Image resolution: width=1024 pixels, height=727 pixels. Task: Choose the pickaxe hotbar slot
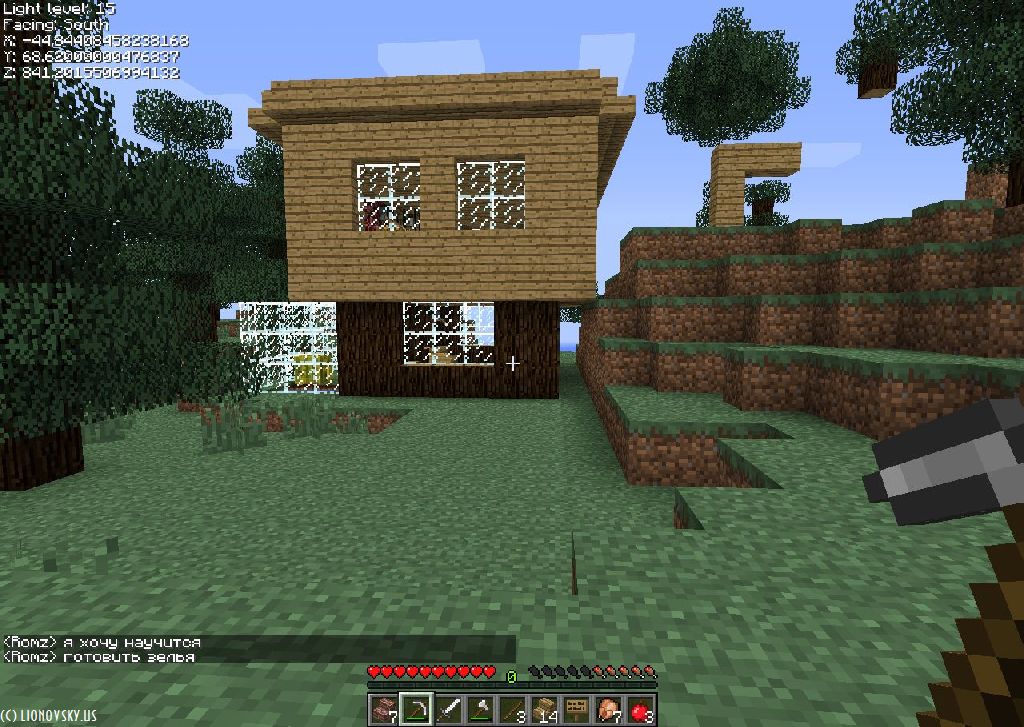[x=416, y=709]
